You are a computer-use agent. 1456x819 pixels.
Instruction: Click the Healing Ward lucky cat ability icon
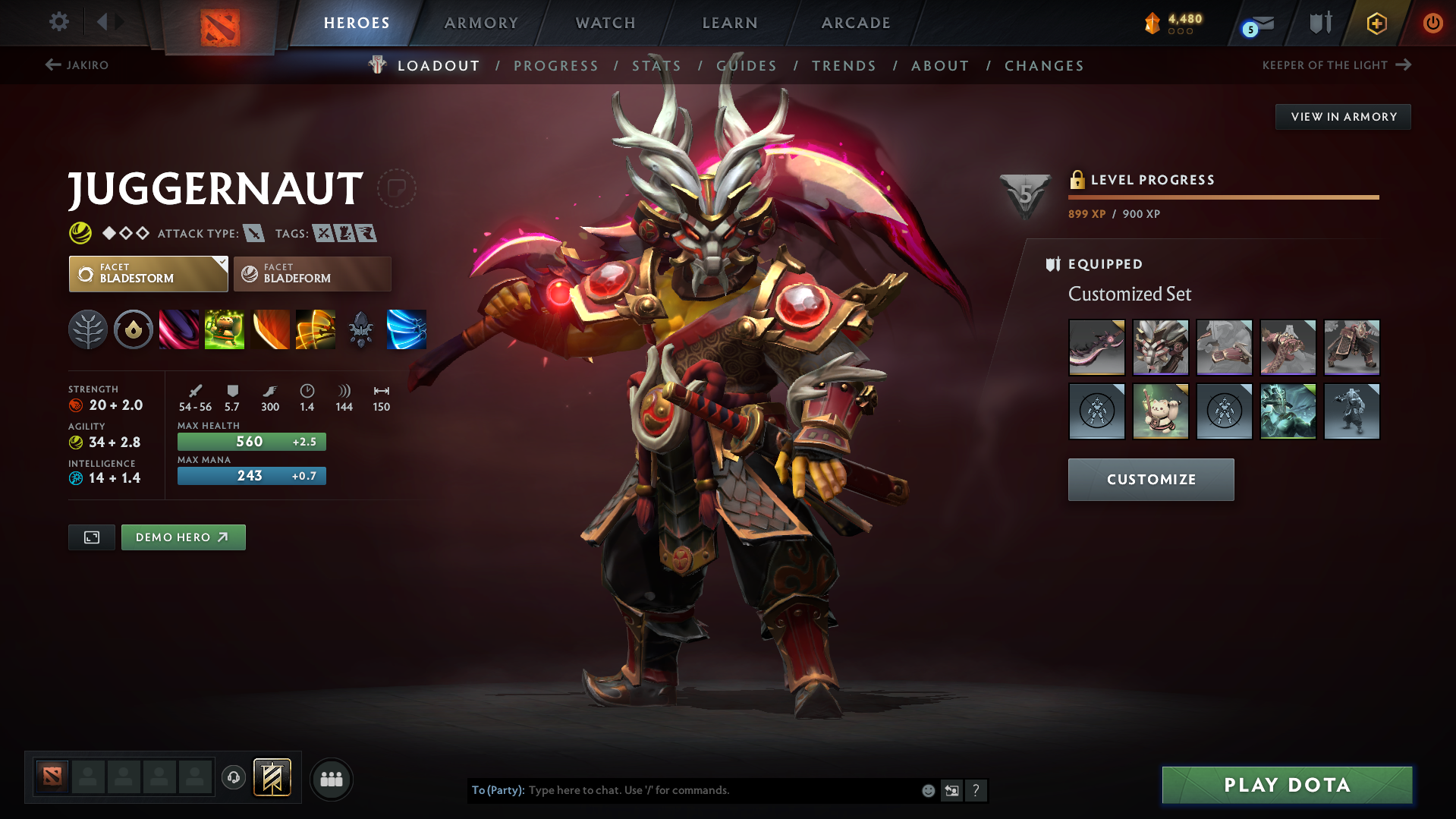coord(225,329)
